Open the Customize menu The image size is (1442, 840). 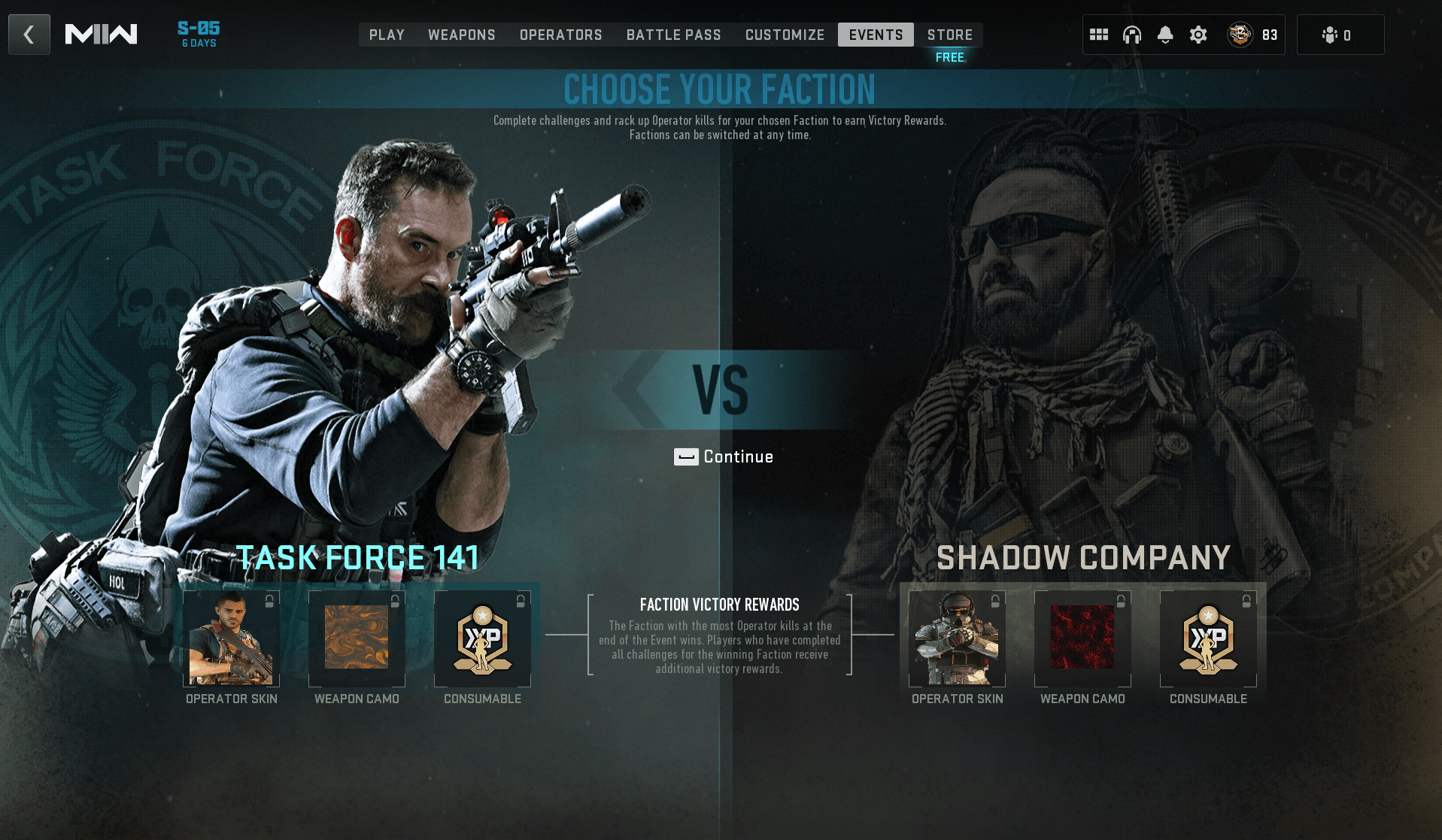tap(784, 35)
